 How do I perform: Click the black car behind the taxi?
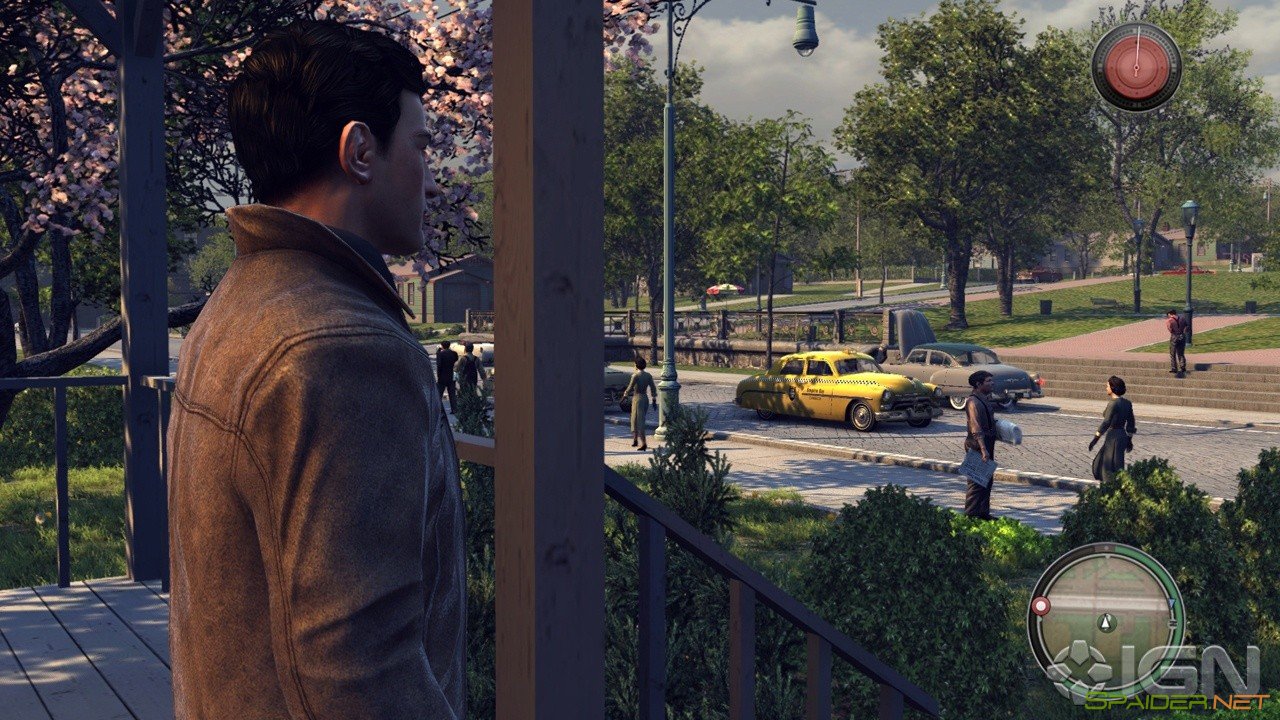pos(960,370)
